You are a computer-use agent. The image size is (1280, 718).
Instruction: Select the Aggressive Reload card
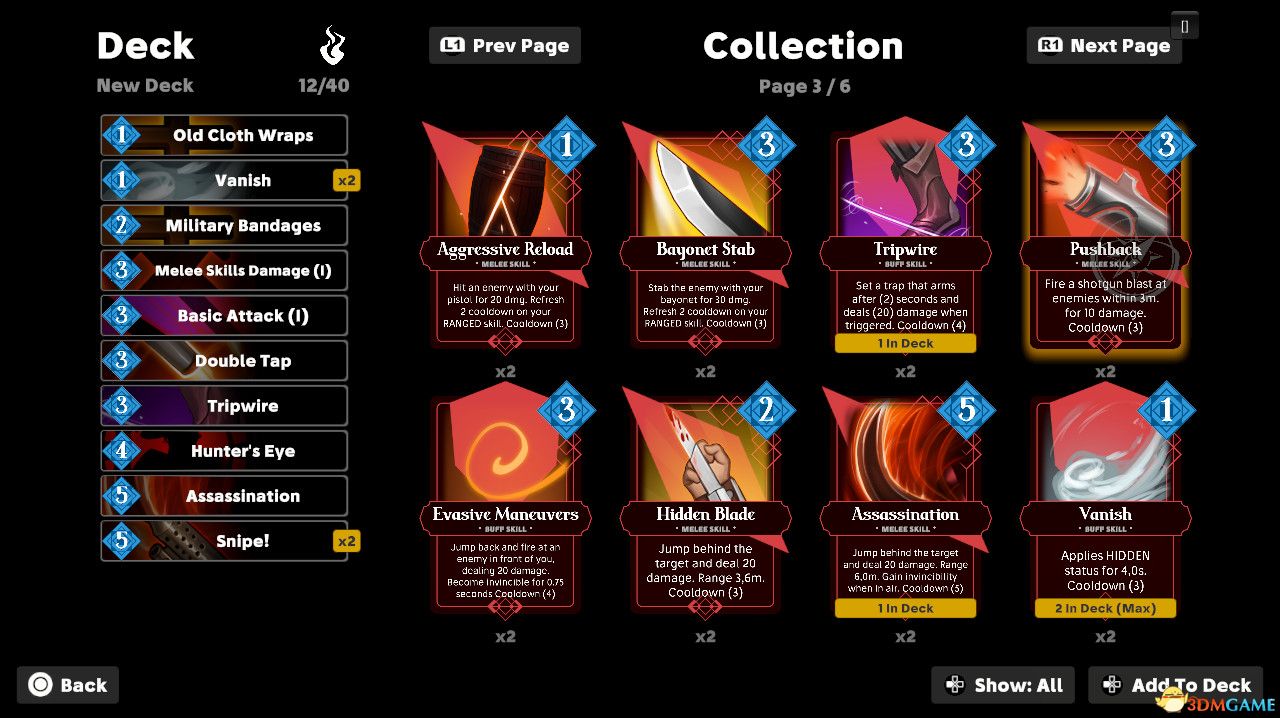[505, 240]
